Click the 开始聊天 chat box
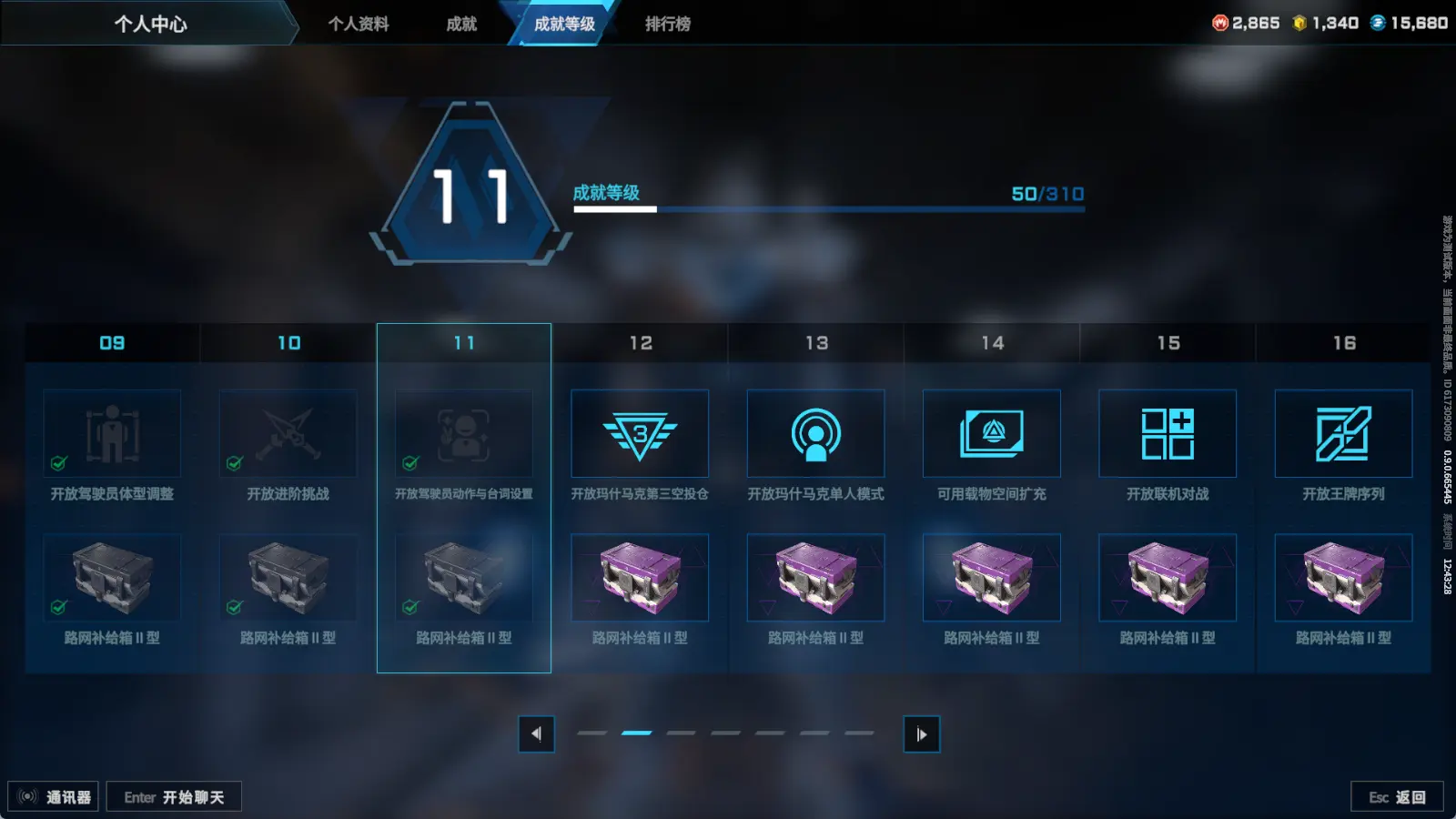The height and width of the screenshot is (819, 1456). pyautogui.click(x=174, y=797)
